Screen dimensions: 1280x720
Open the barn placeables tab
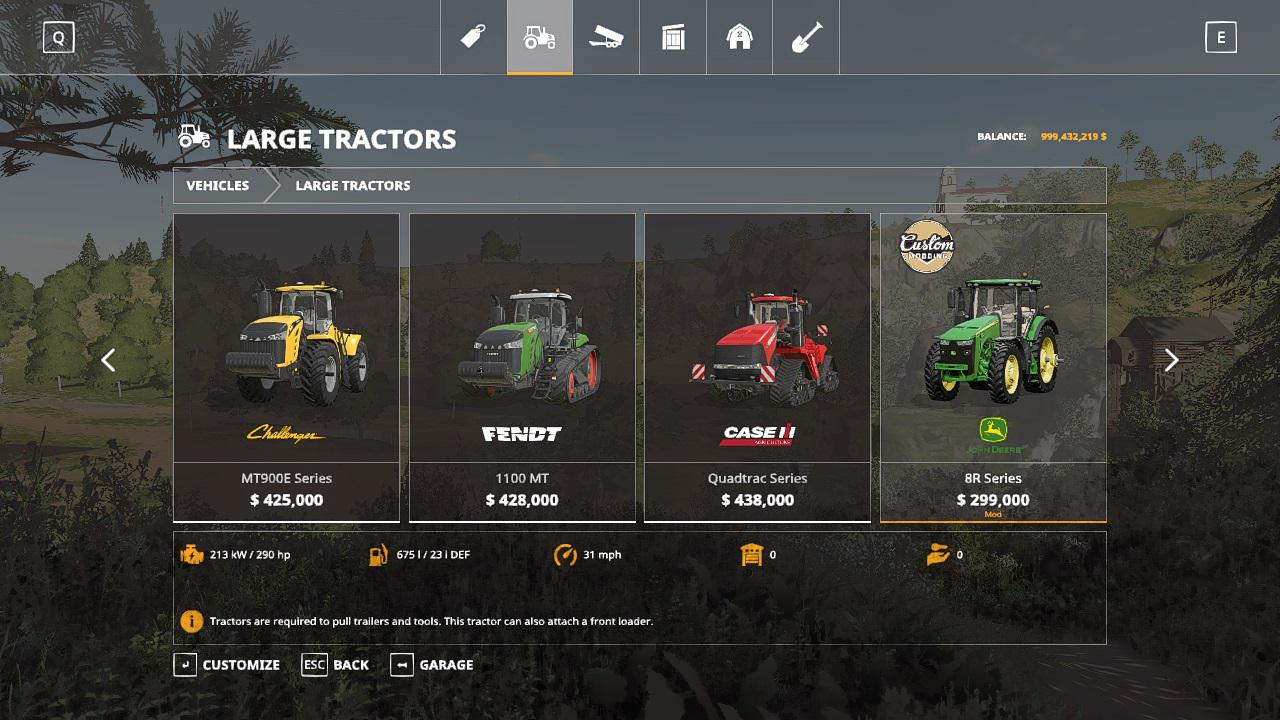(x=739, y=37)
